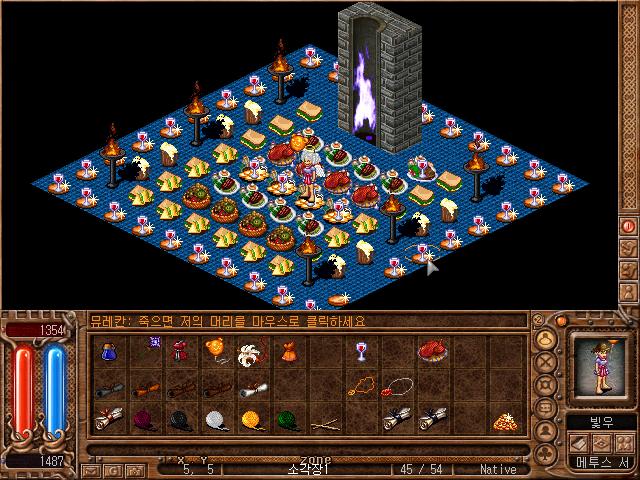Pick the red gem necklace slot
This screenshot has height=480, width=640.
coord(362,385)
